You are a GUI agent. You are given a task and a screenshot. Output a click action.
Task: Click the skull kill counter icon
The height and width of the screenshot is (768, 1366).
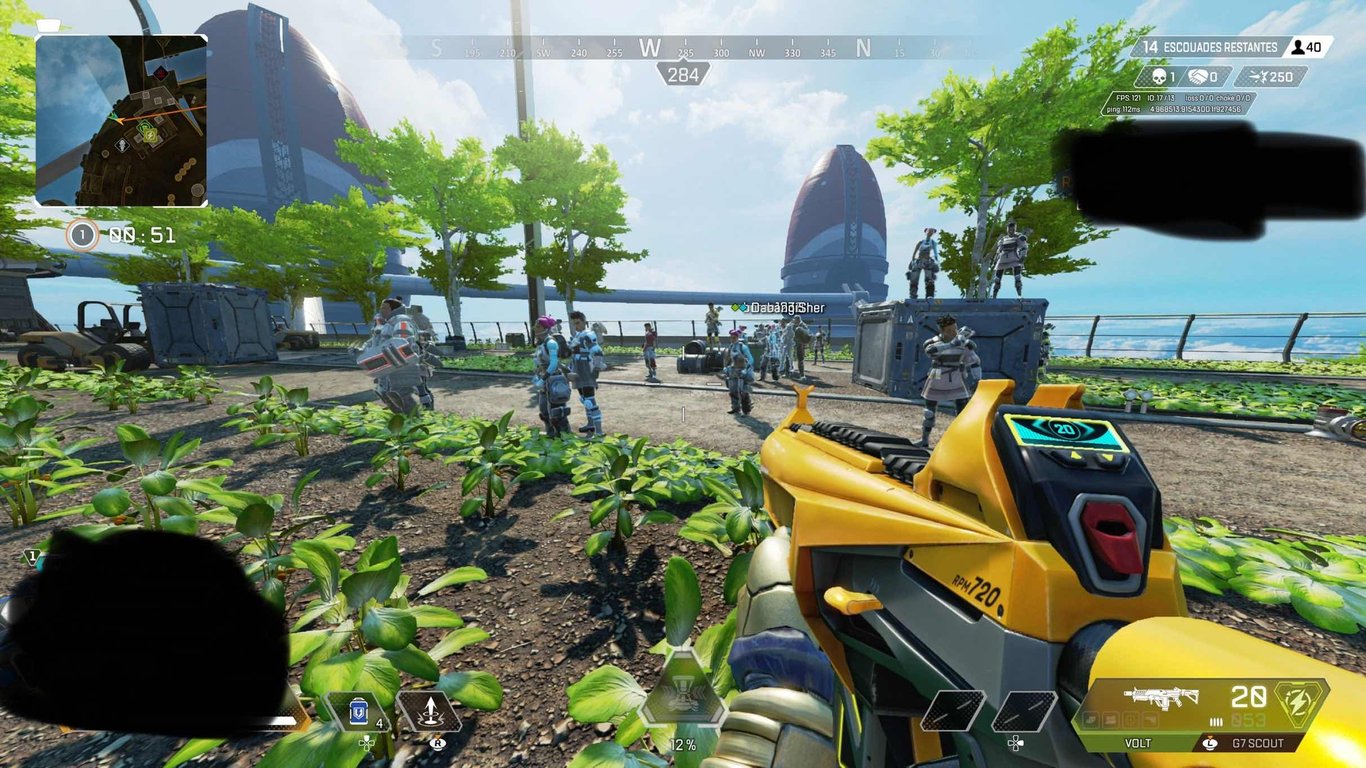pos(1160,76)
